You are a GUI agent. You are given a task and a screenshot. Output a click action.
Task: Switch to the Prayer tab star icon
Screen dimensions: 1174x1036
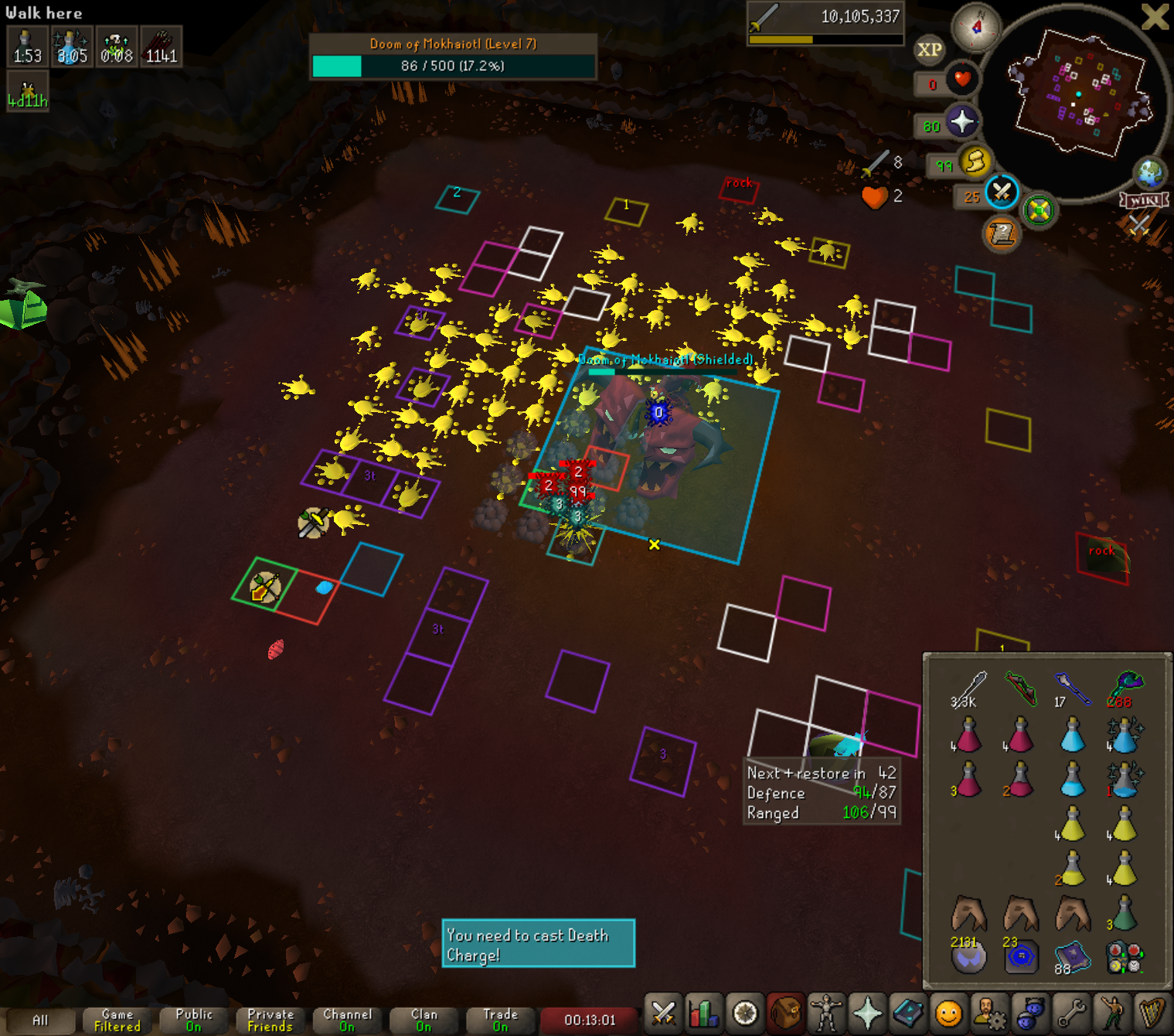tap(867, 1013)
